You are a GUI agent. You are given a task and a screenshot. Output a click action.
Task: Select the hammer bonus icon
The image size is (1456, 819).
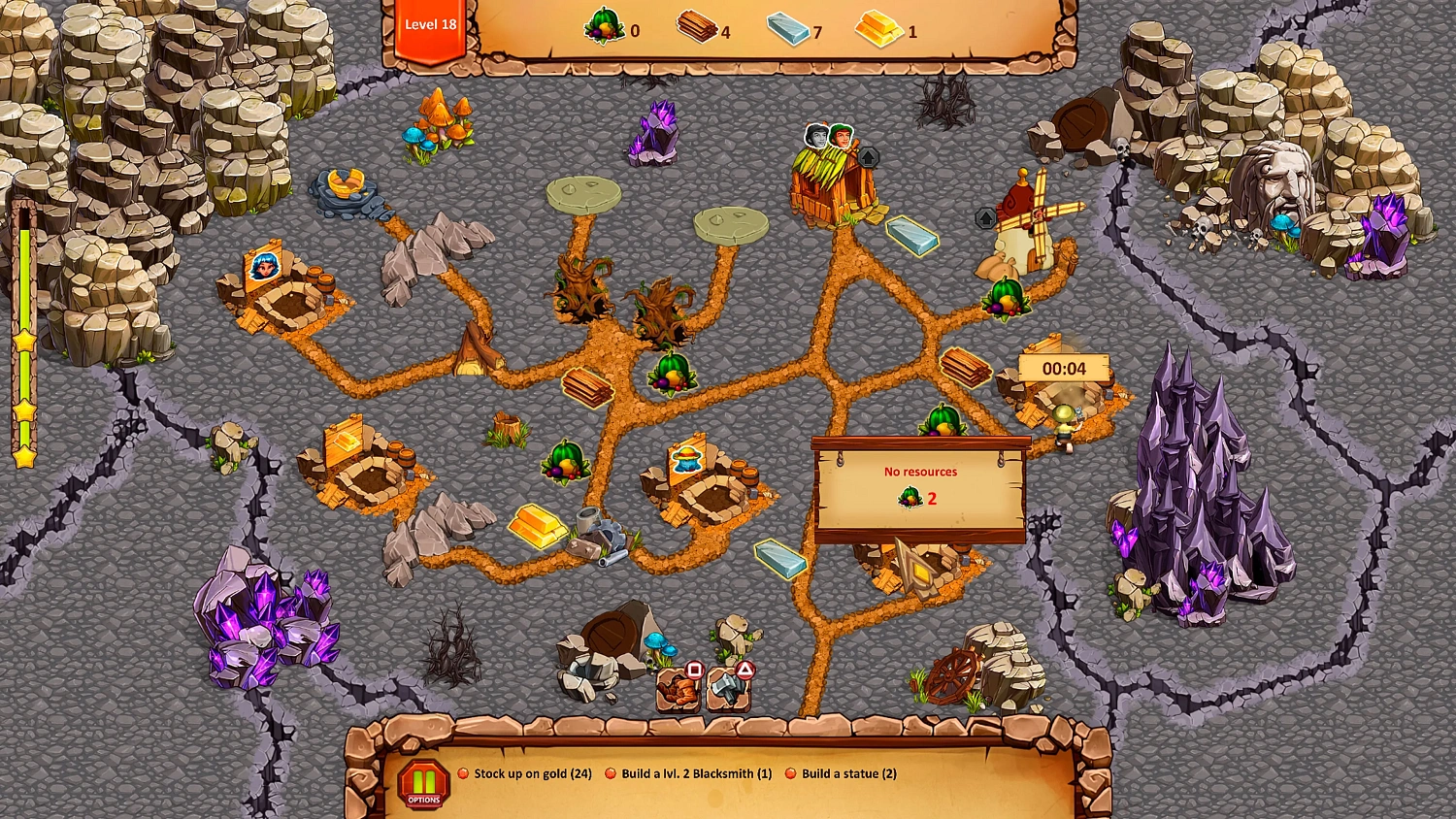[x=726, y=691]
